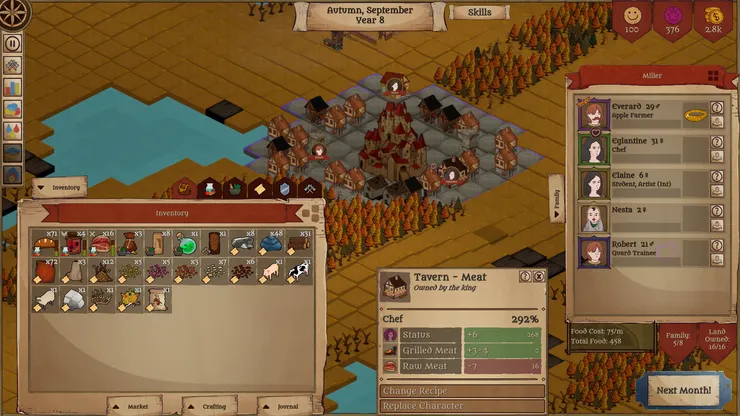This screenshot has height=416, width=740.
Task: Open the Market tab
Action: (133, 406)
